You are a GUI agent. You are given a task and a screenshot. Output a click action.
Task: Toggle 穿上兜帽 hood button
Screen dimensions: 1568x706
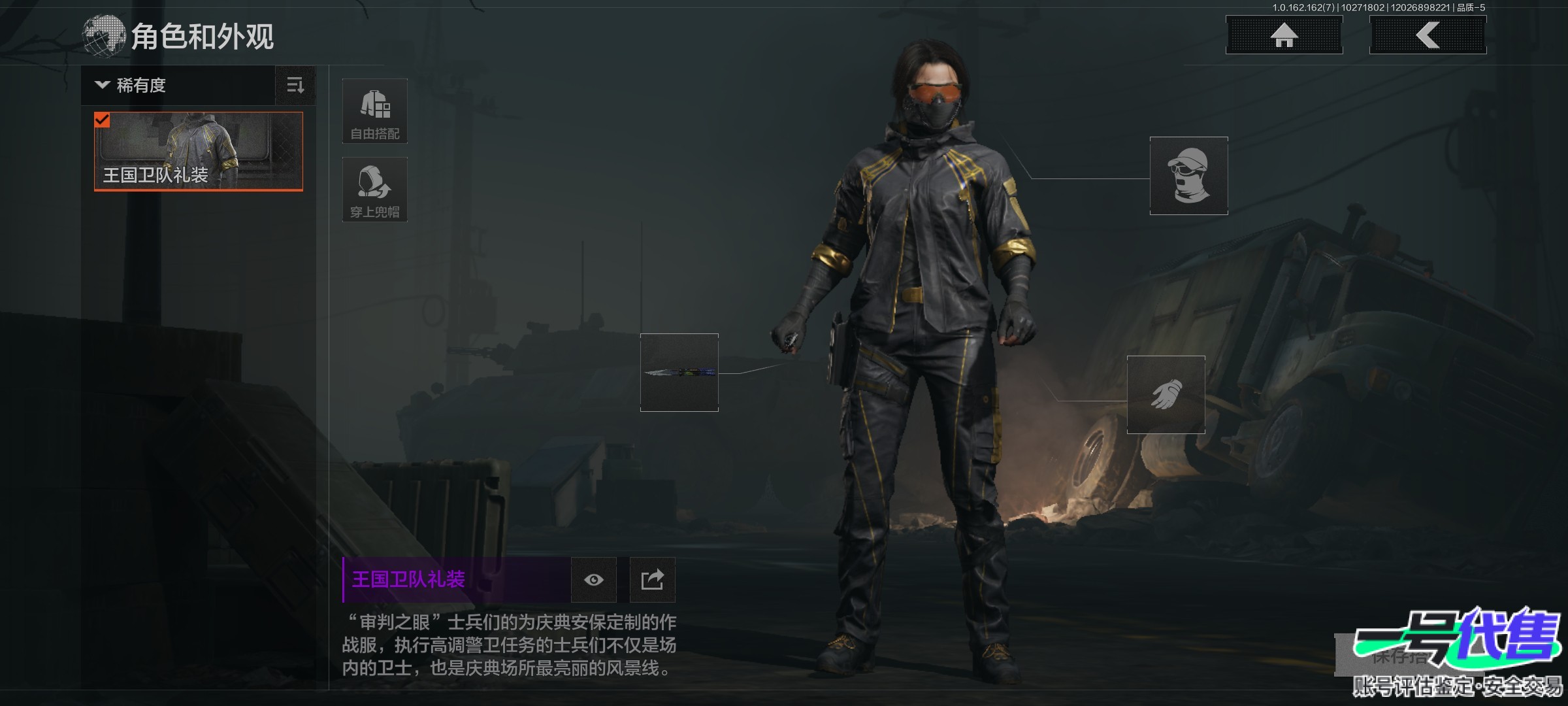[x=375, y=190]
